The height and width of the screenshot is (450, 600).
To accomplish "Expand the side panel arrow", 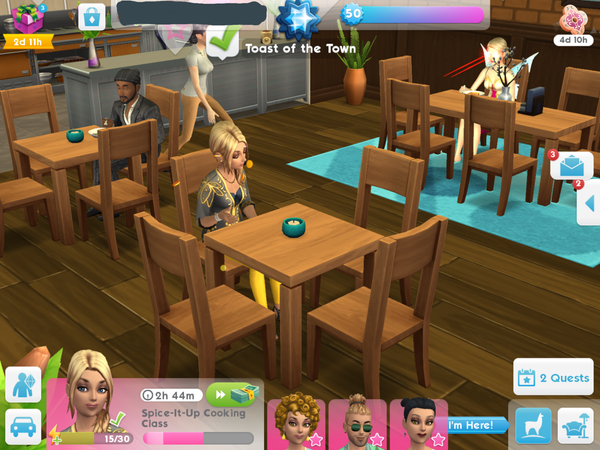I will click(x=589, y=205).
